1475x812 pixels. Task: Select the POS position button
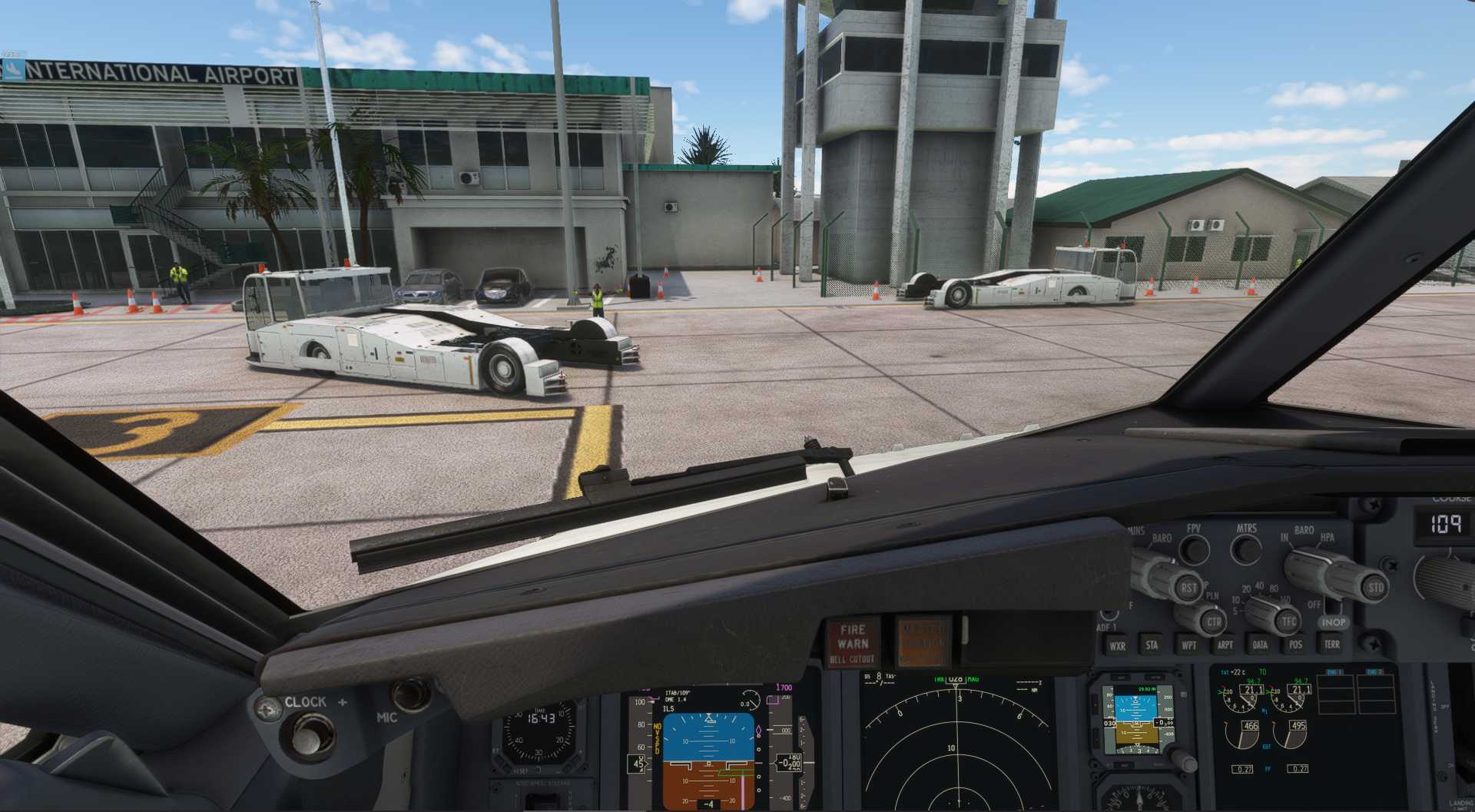click(1295, 645)
